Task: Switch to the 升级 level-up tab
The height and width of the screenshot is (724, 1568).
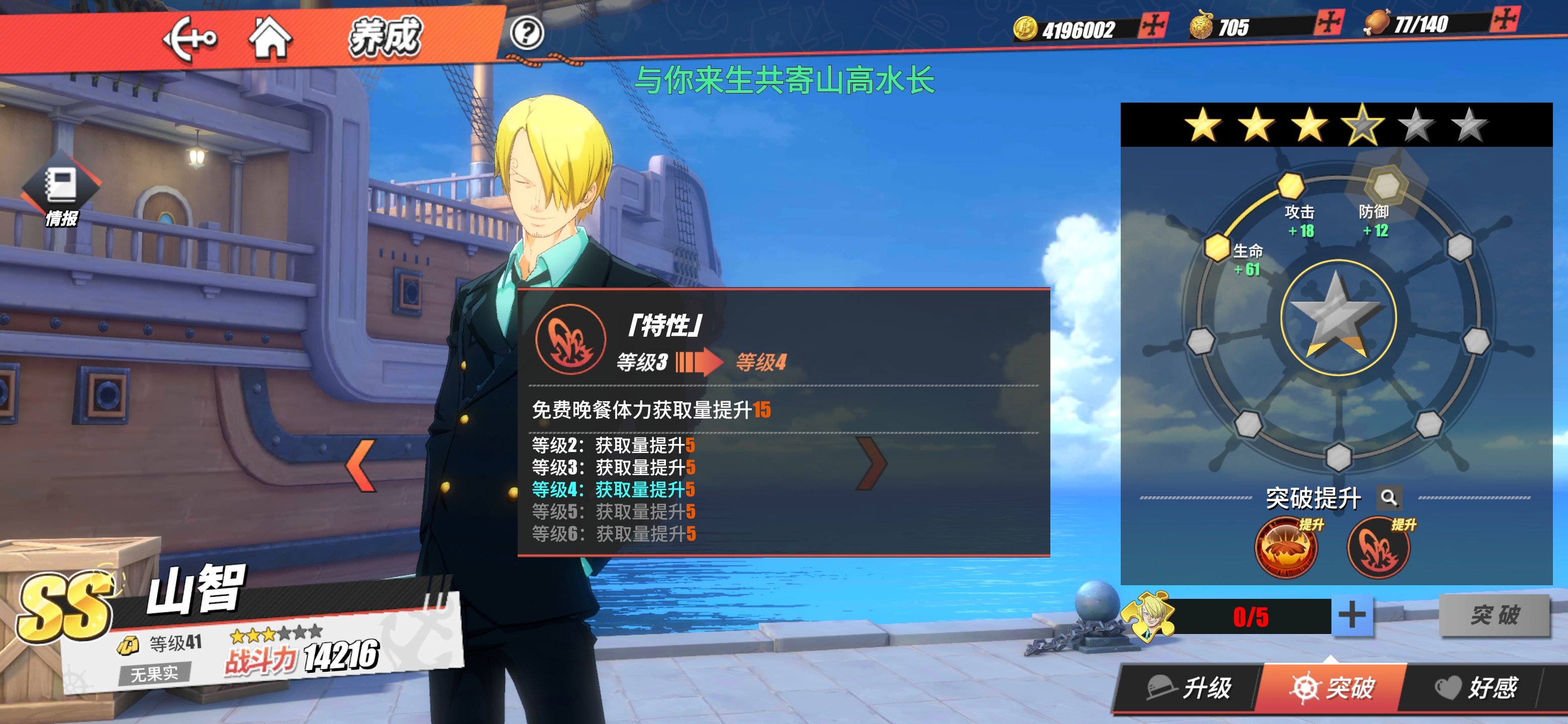Action: point(1190,688)
